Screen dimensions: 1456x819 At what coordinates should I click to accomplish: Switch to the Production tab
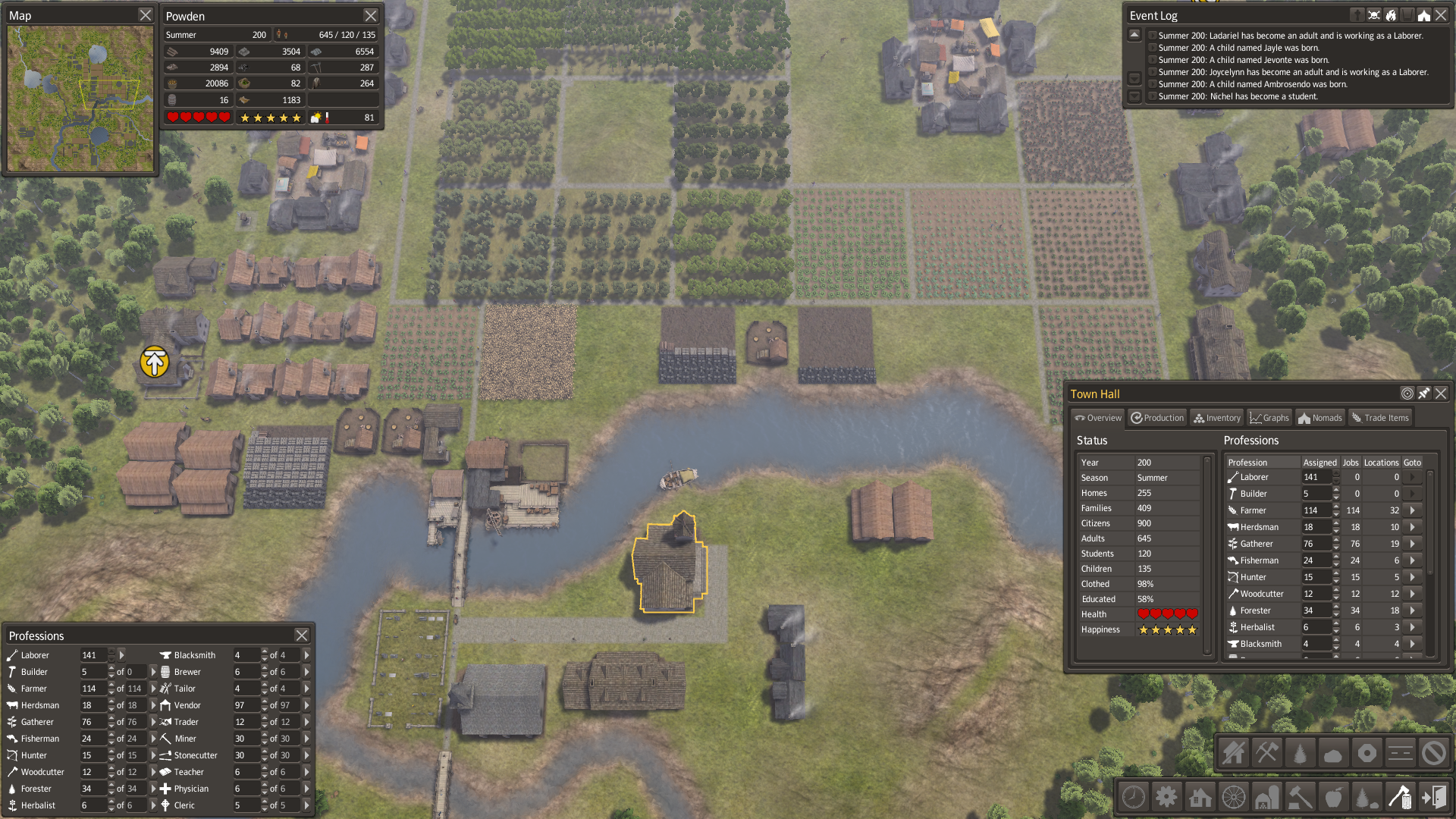click(1157, 418)
